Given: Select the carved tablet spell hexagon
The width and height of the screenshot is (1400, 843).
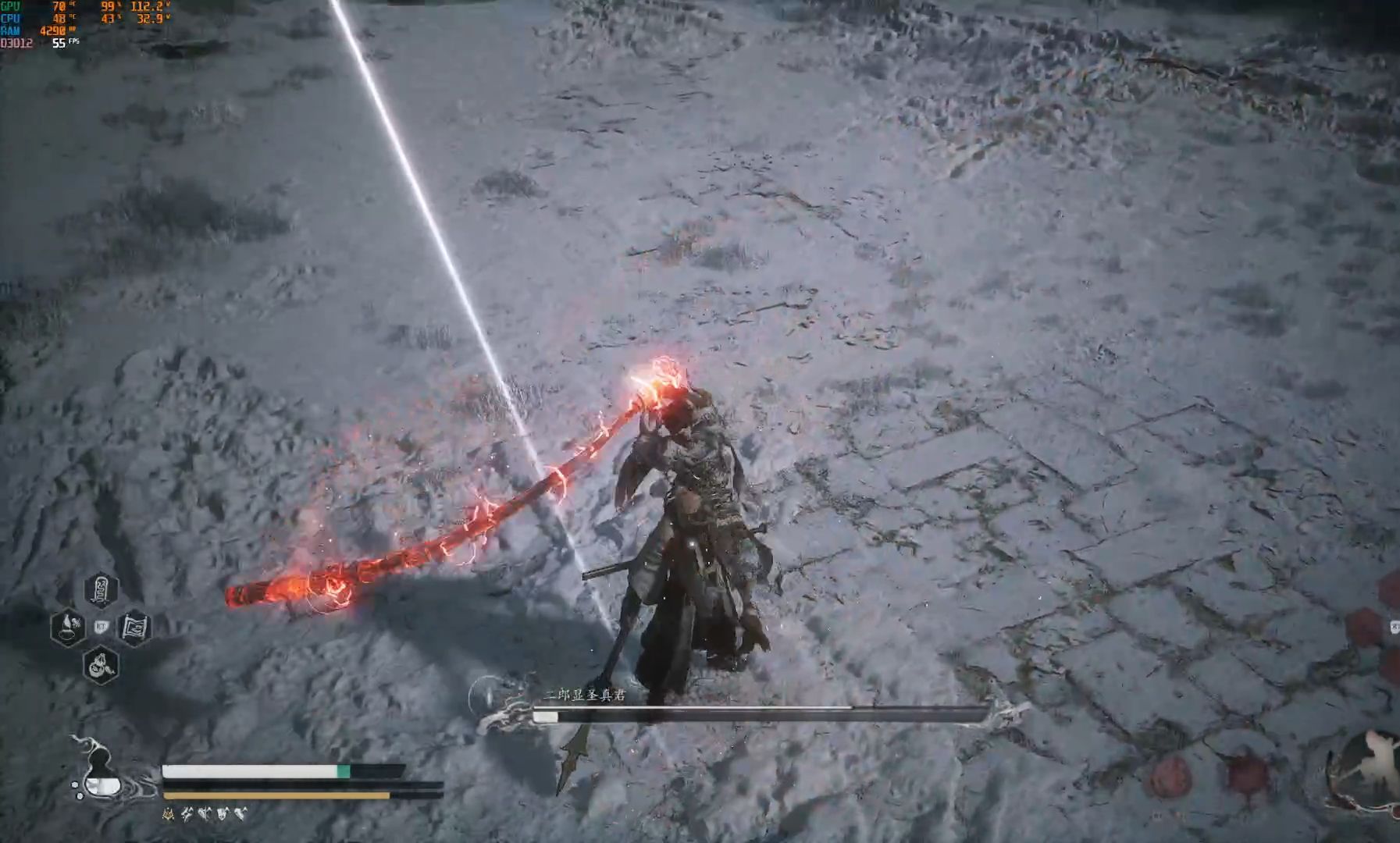Looking at the screenshot, I should pyautogui.click(x=102, y=590).
